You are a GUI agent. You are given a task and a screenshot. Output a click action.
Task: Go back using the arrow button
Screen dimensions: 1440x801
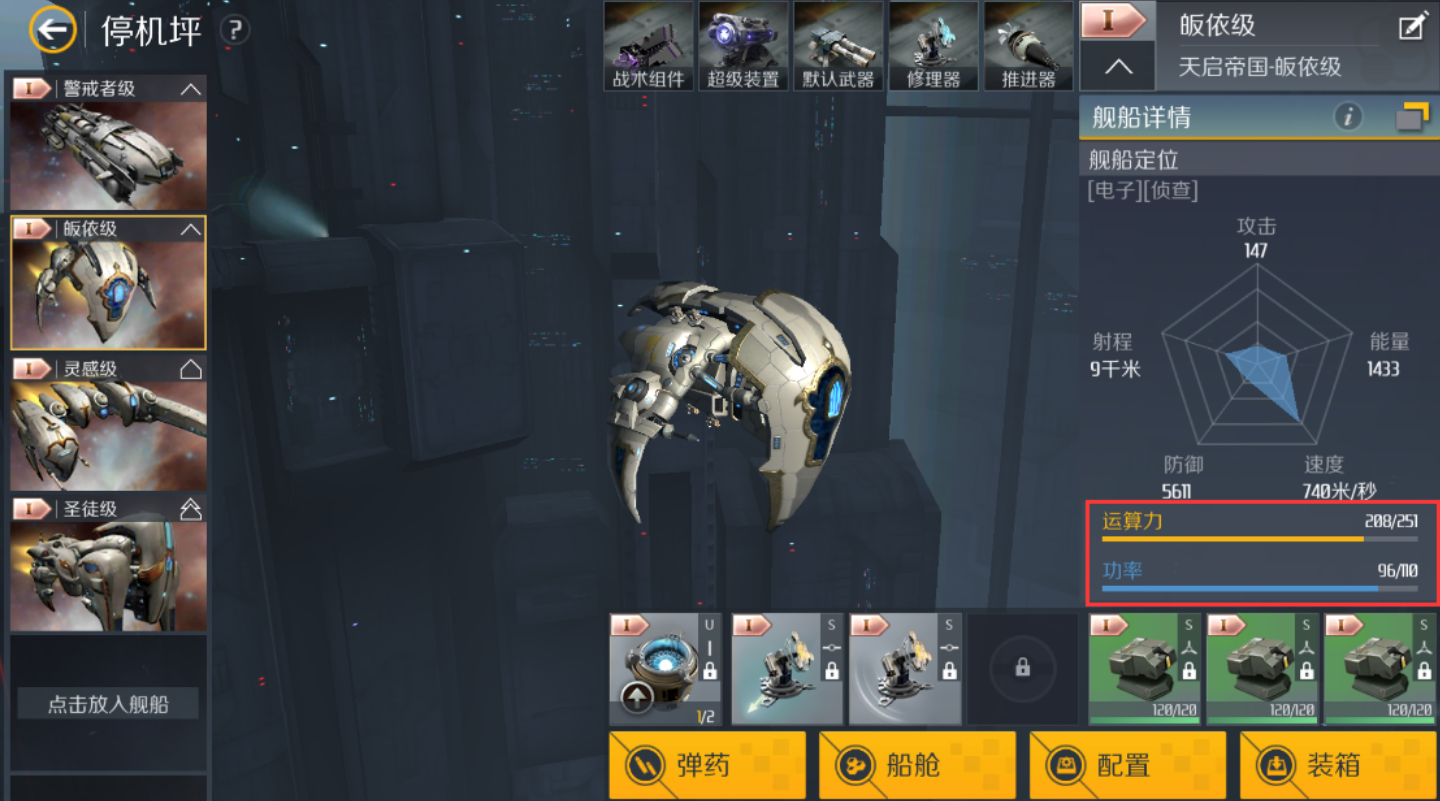tap(53, 31)
